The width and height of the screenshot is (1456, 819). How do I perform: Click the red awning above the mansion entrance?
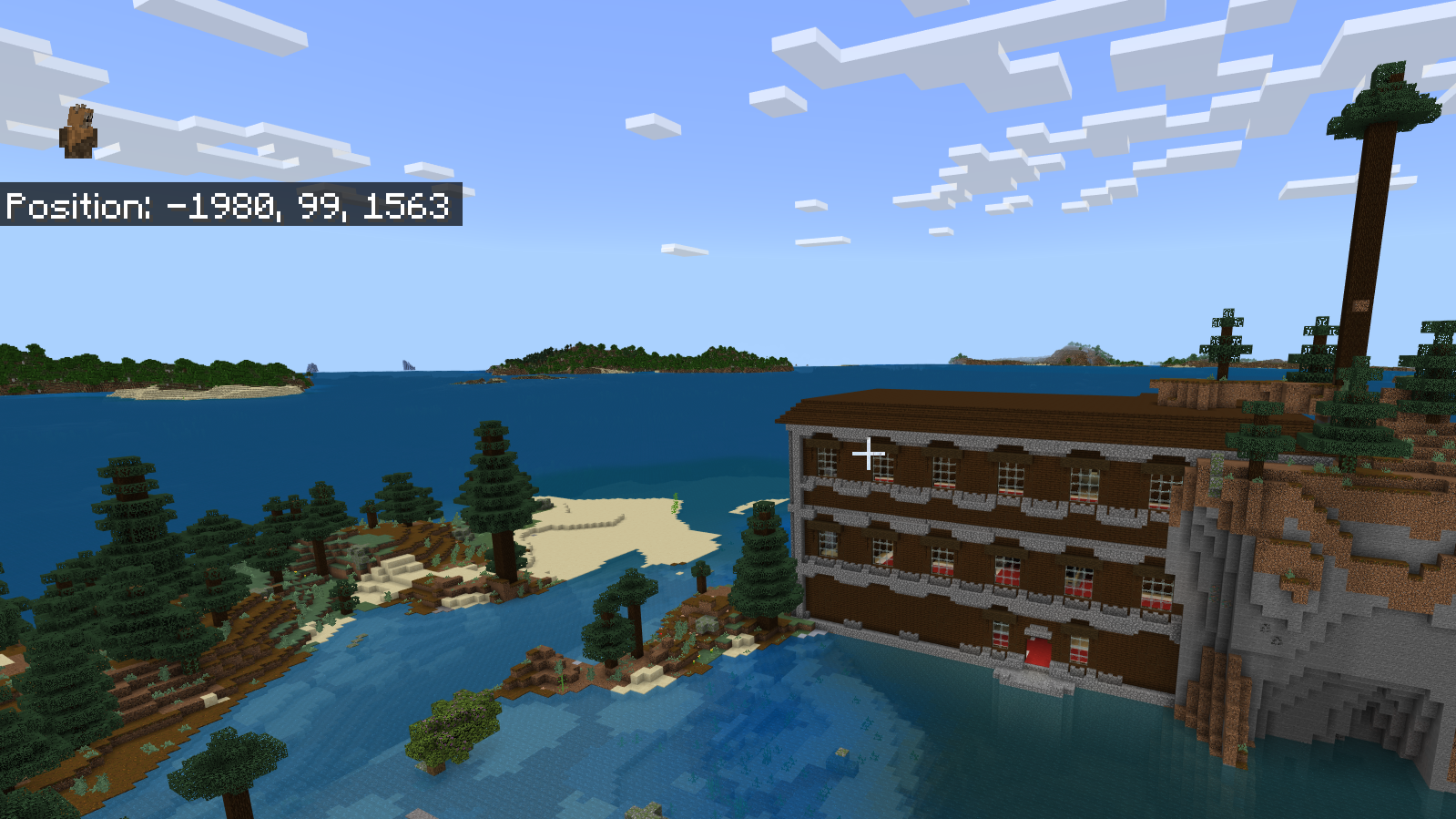pos(1037,629)
